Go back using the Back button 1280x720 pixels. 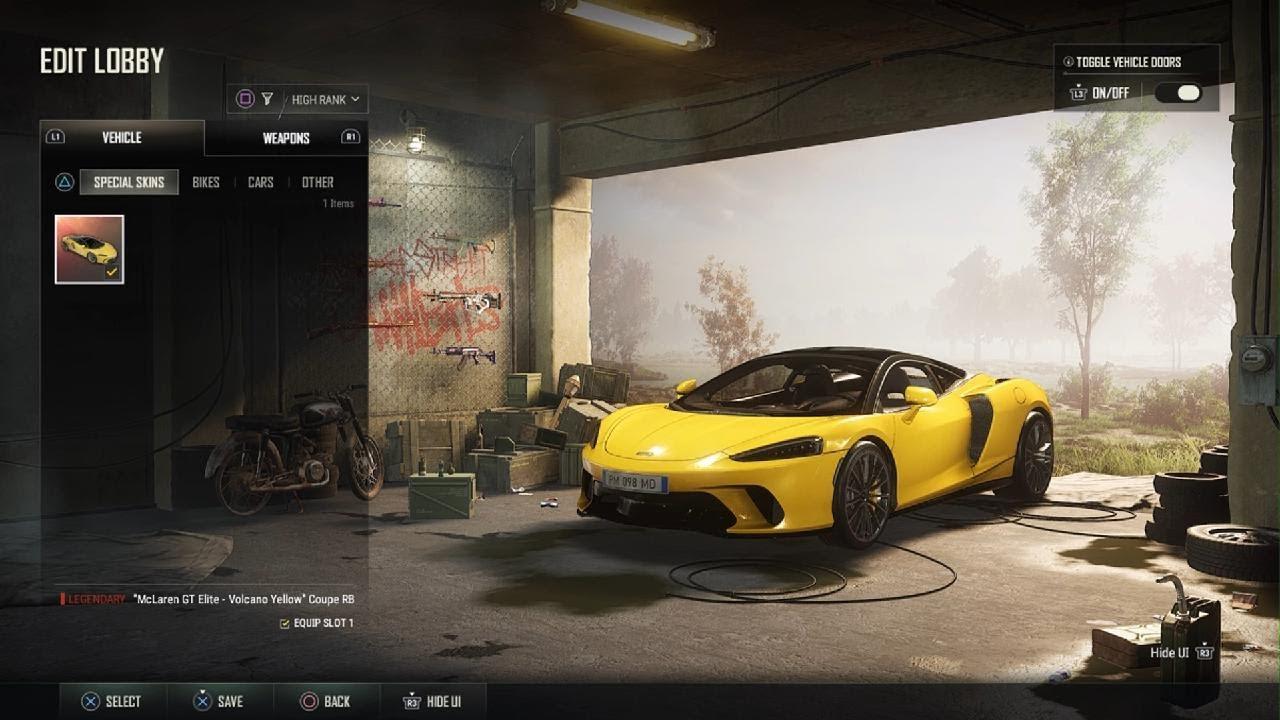pos(326,701)
